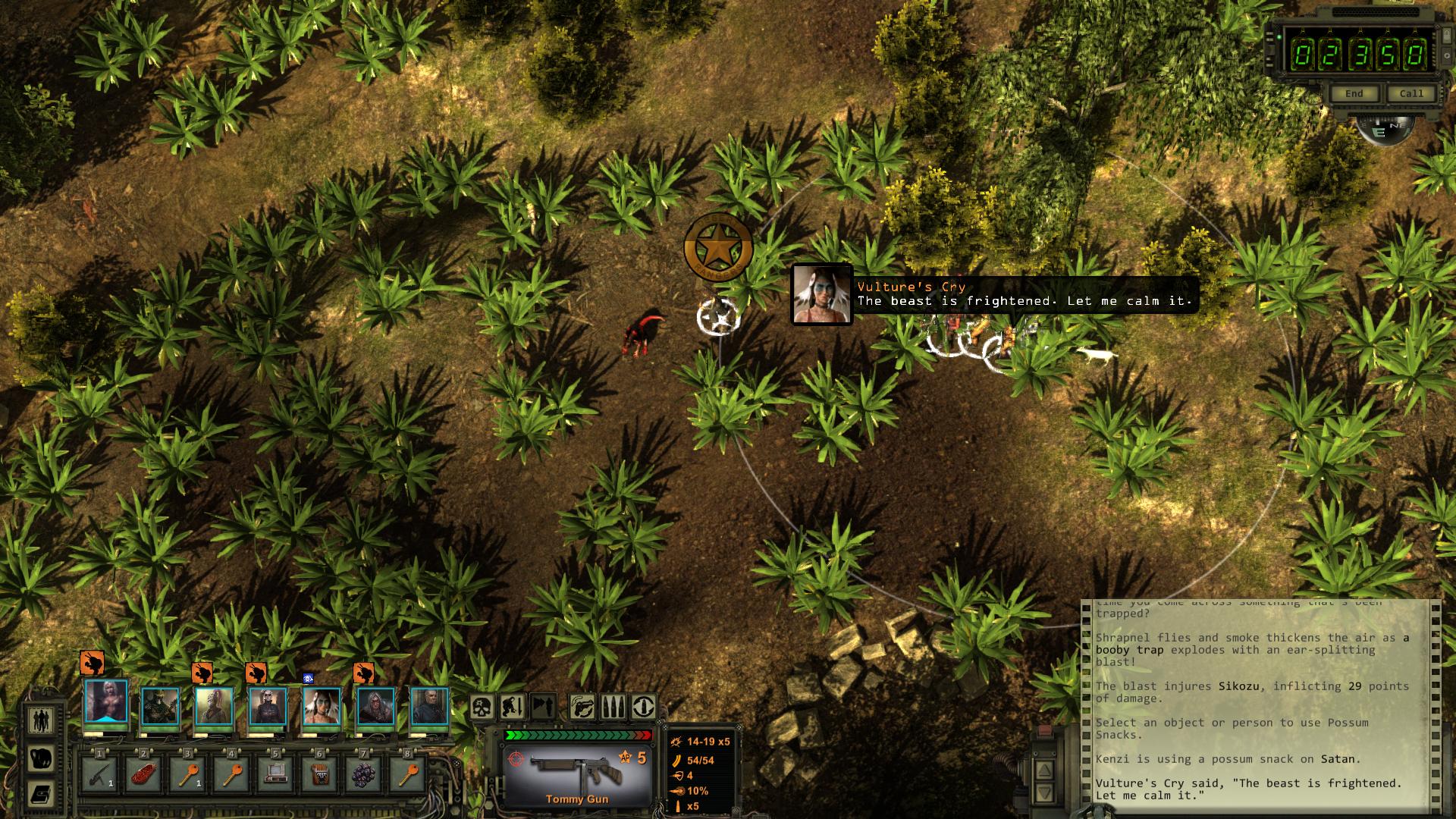1456x819 pixels.
Task: Click the Call radio button
Action: (x=1410, y=94)
